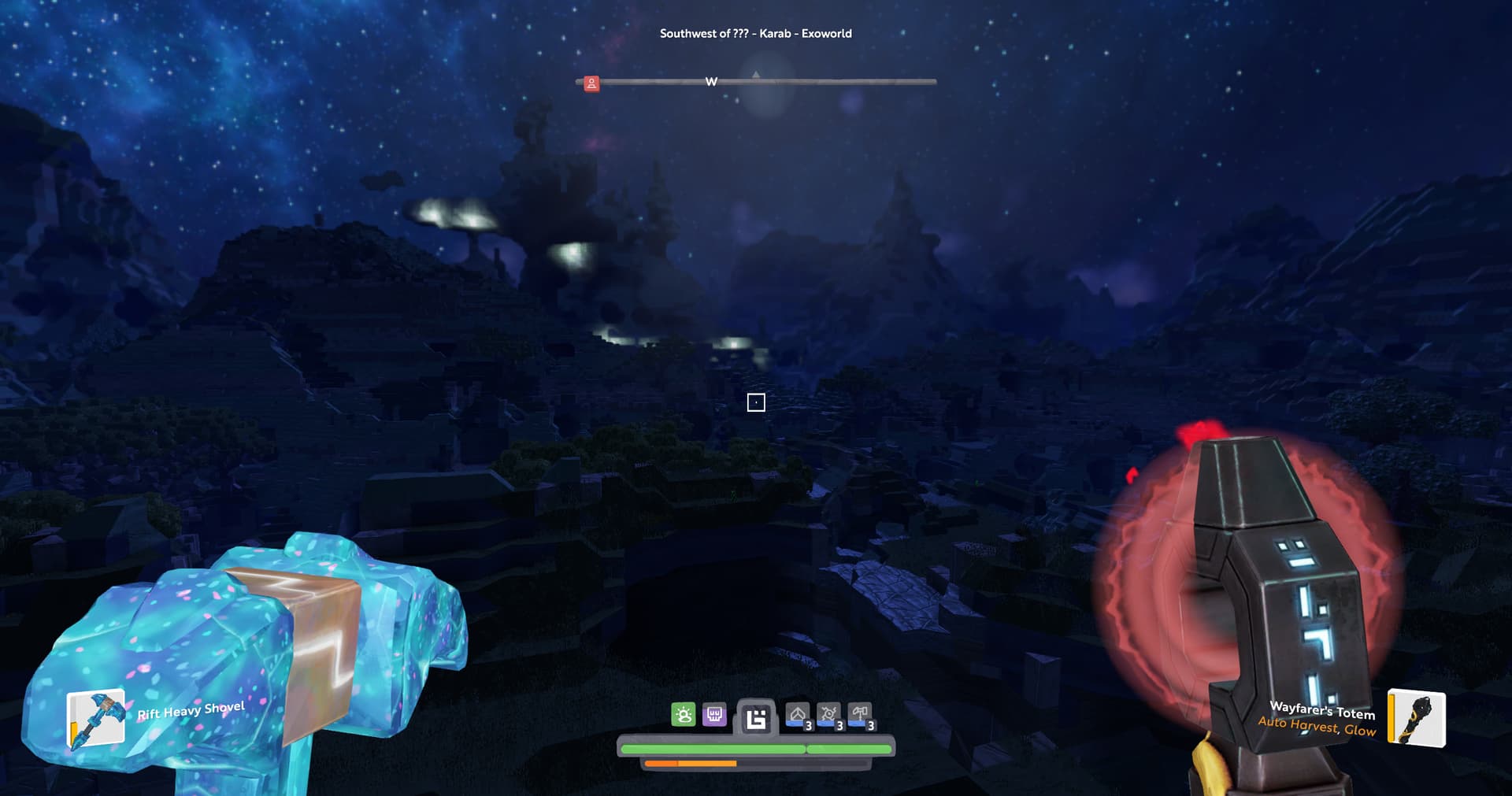Click the red beacon marker on the compass
This screenshot has width=1512, height=796.
point(591,83)
